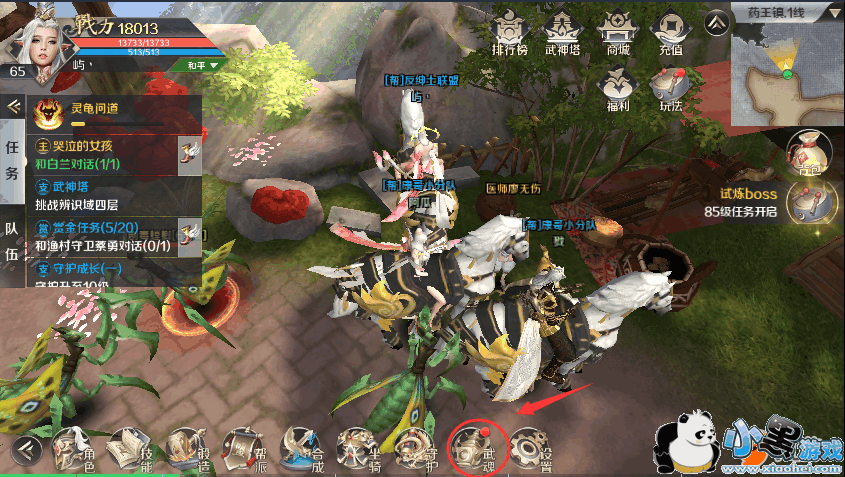The image size is (845, 477).
Task: Open the 设置 (Settings) menu
Action: point(531,449)
